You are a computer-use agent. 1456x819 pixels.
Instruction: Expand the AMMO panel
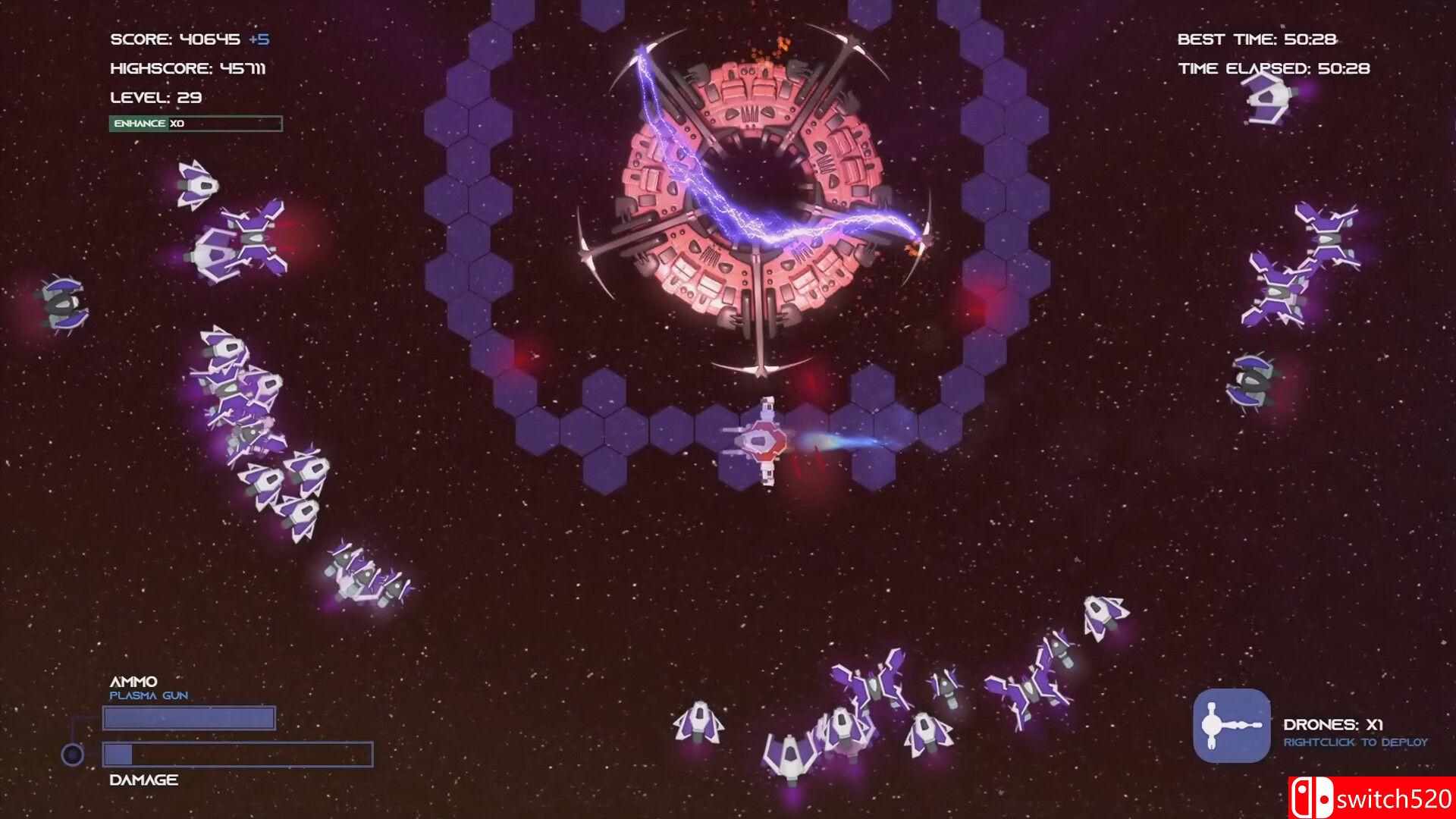[x=135, y=681]
